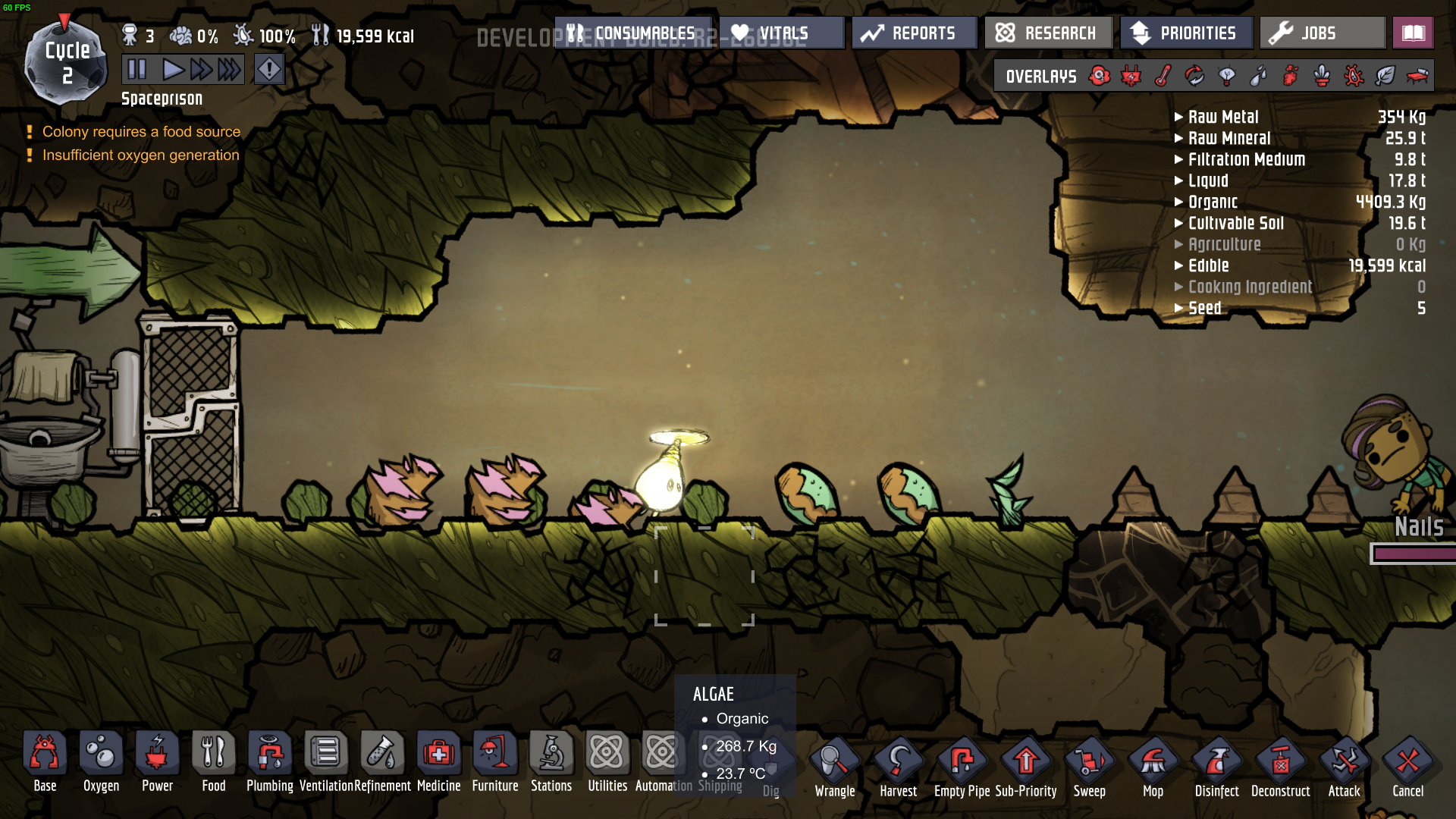
Task: Set game speed to fastest triple arrow
Action: pyautogui.click(x=229, y=70)
